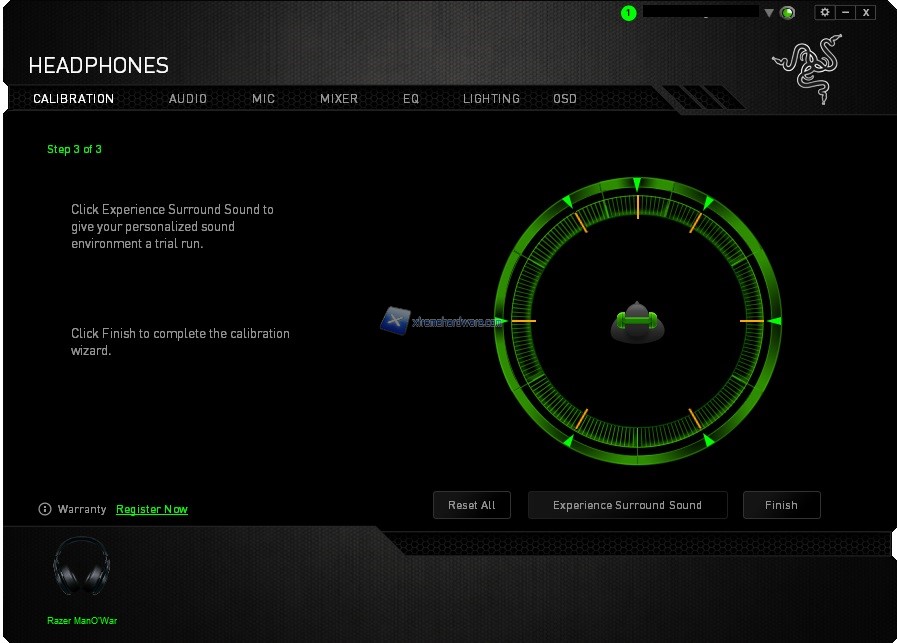Click the Reset All button
Image resolution: width=897 pixels, height=643 pixels.
472,505
